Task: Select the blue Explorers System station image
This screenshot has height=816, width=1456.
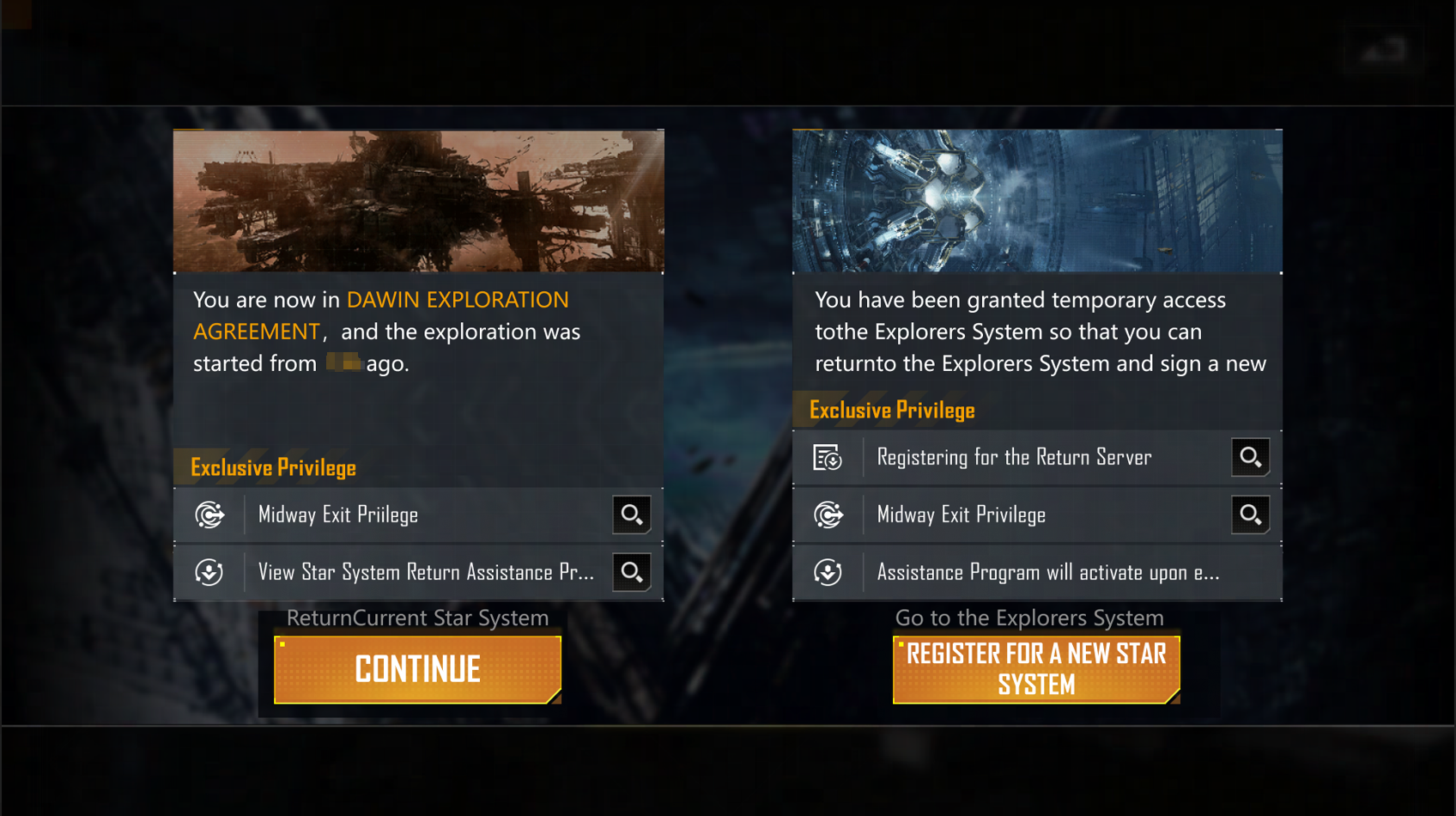Action: [x=1037, y=201]
